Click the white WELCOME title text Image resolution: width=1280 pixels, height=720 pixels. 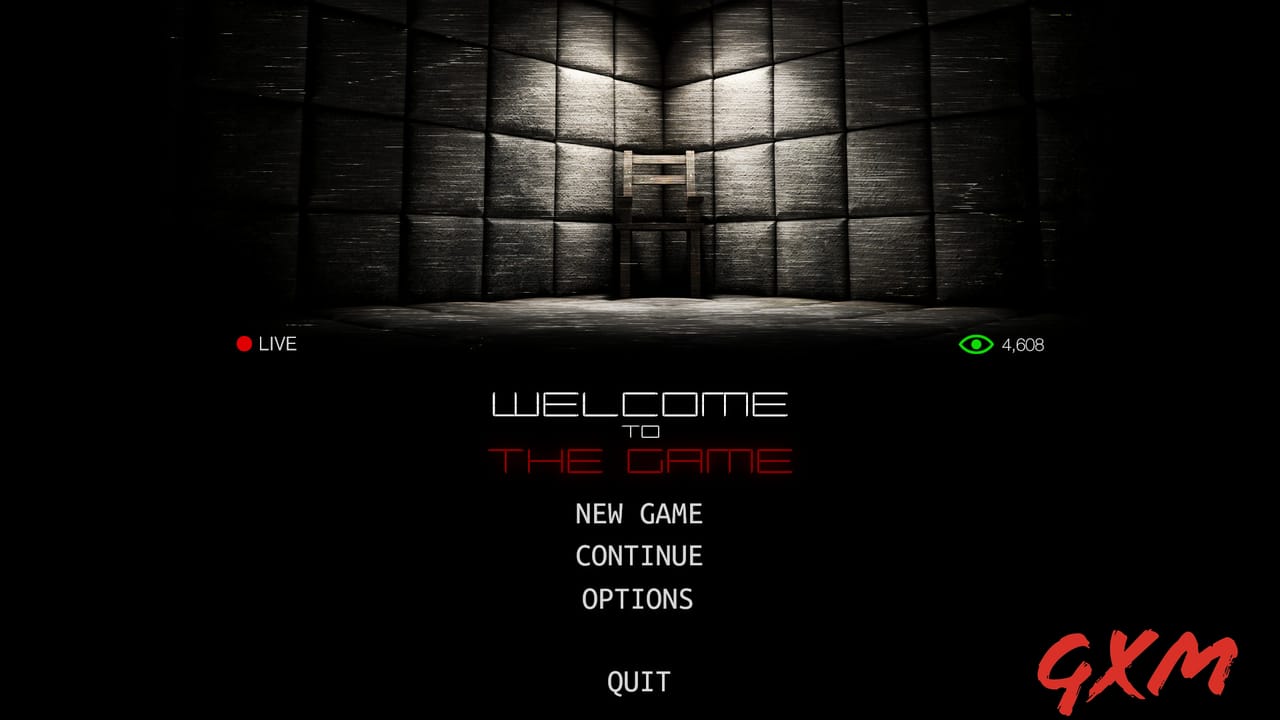tap(640, 406)
